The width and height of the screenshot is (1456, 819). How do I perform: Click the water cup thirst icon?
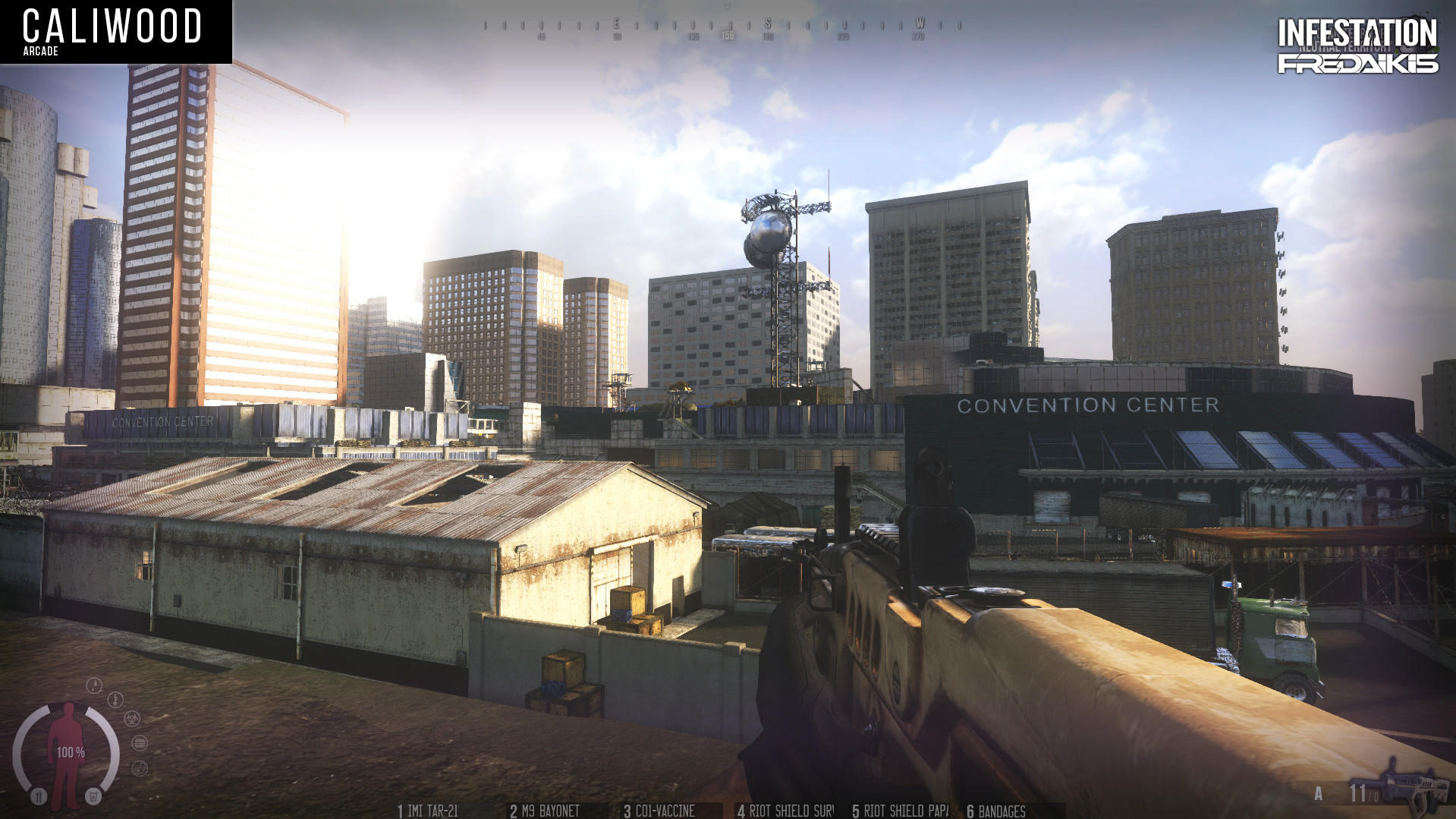[93, 796]
